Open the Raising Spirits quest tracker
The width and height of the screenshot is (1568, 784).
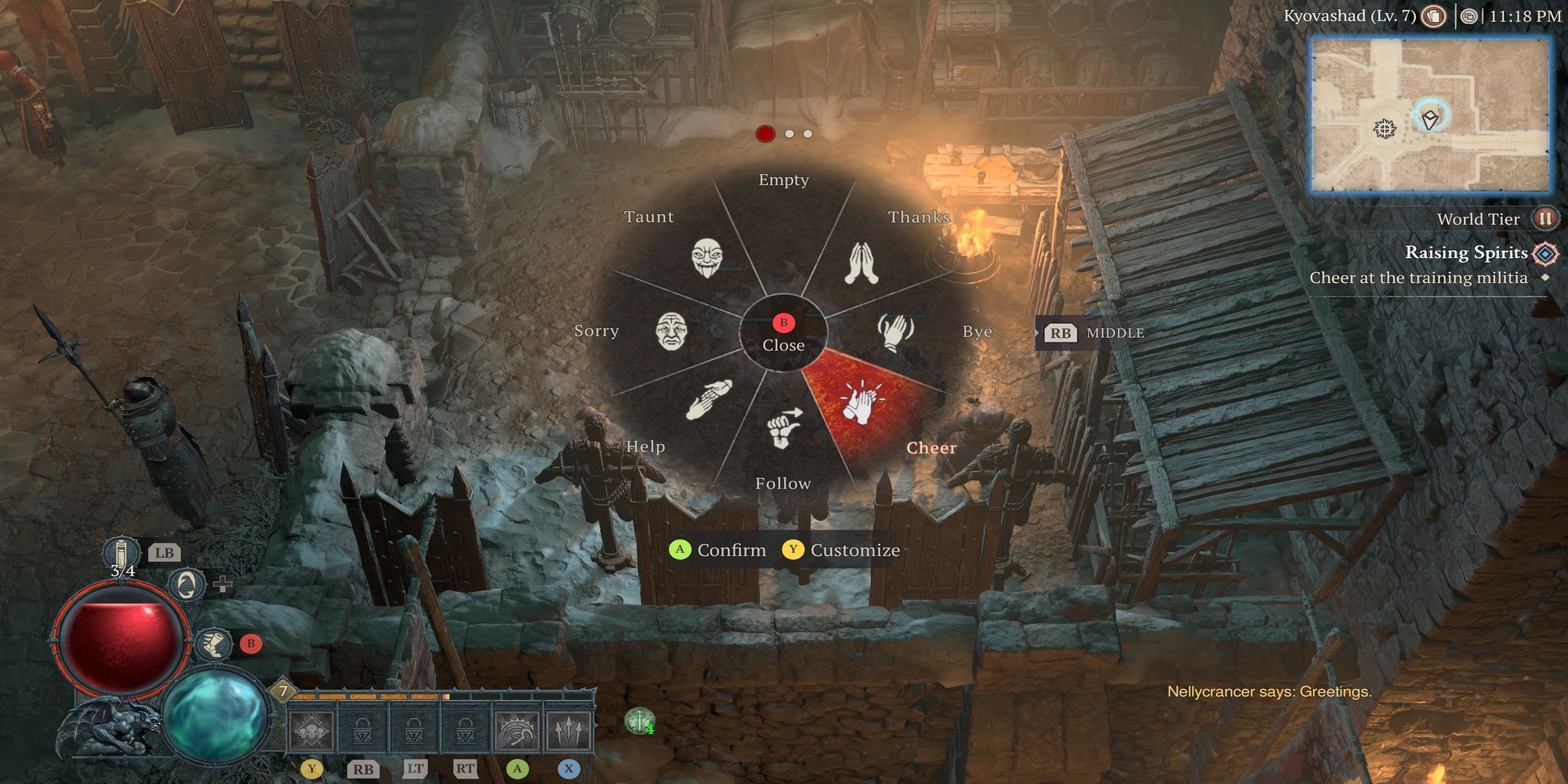(1466, 252)
